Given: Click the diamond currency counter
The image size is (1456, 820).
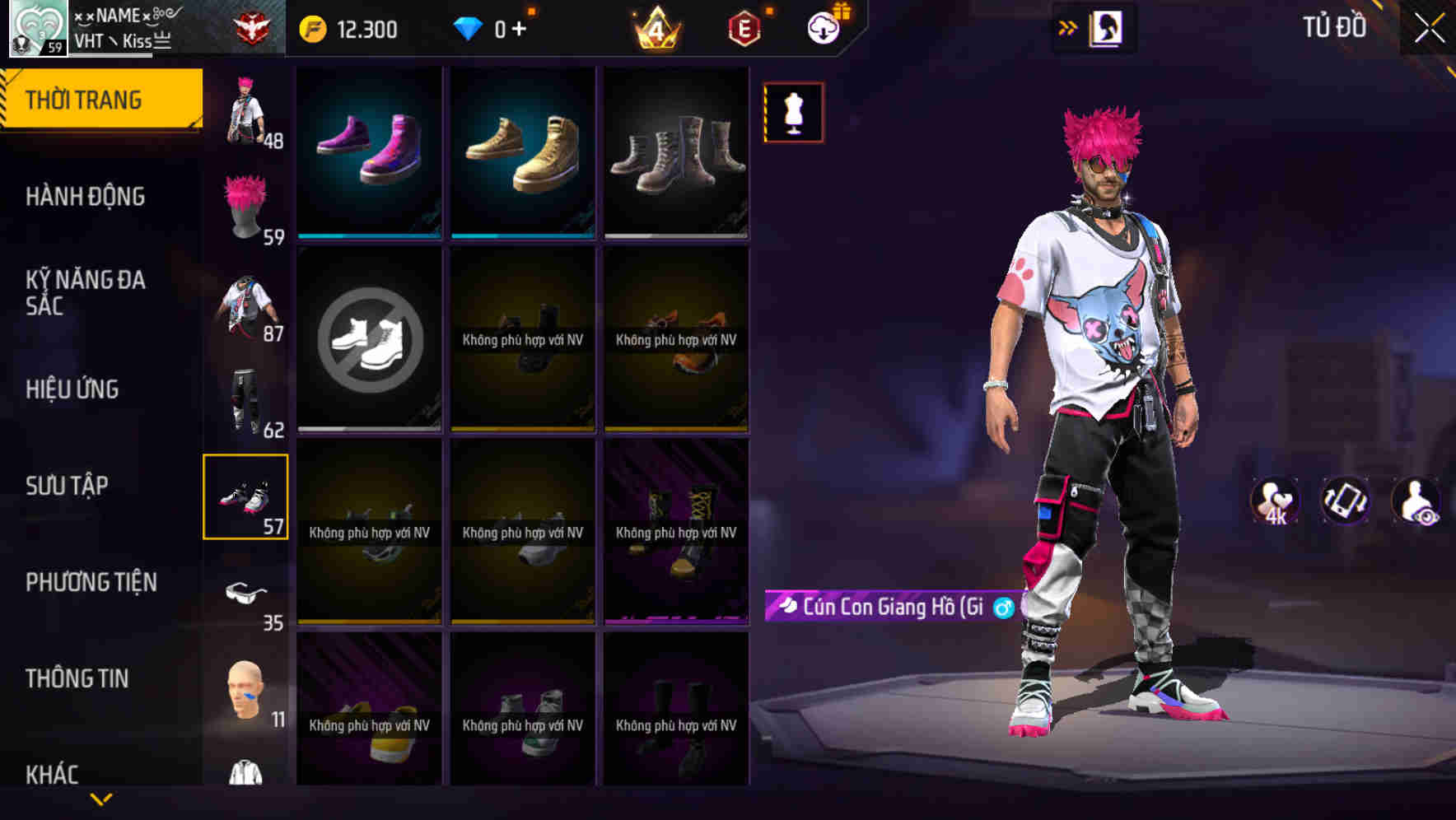Looking at the screenshot, I should (494, 27).
